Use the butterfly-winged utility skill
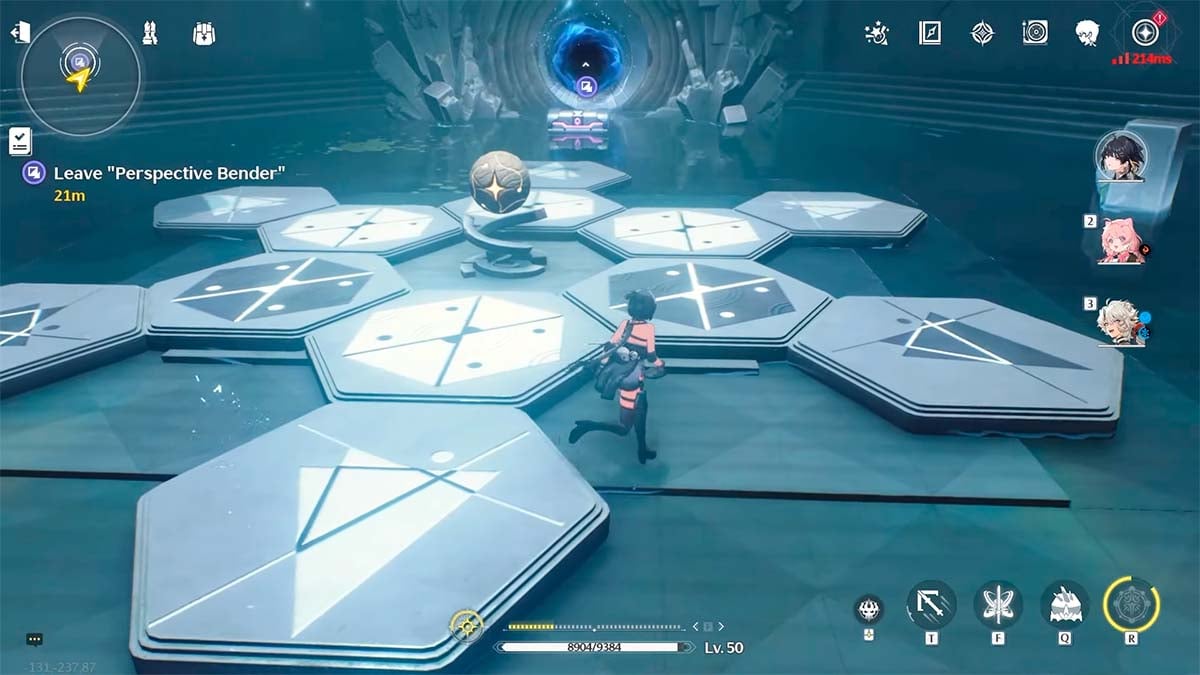The image size is (1200, 675). 997,605
